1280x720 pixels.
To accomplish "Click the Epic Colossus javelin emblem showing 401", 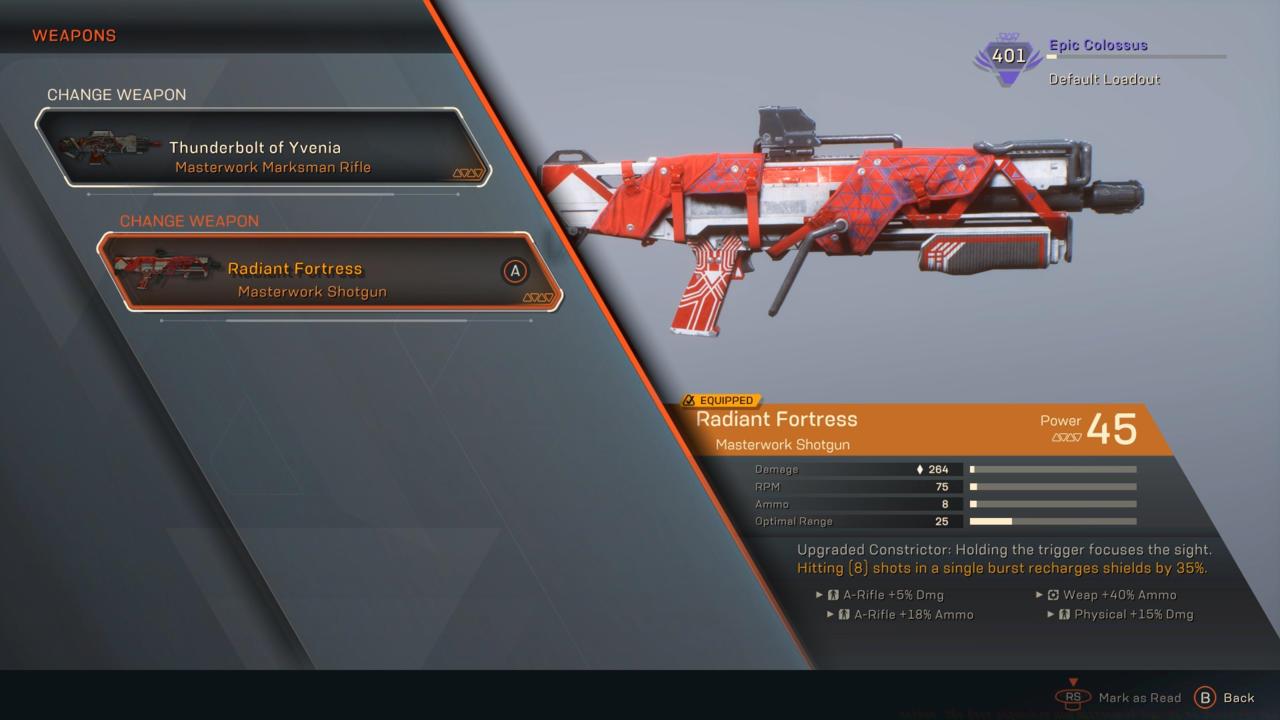I will 1006,58.
